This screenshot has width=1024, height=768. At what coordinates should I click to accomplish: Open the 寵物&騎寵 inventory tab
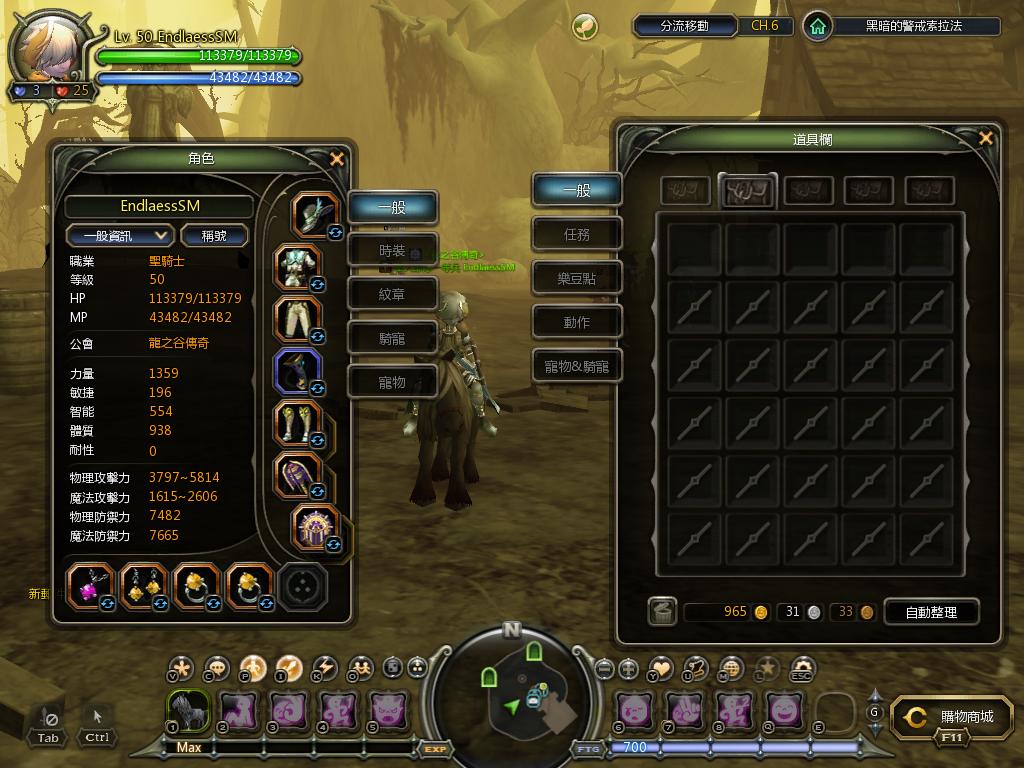(x=577, y=366)
